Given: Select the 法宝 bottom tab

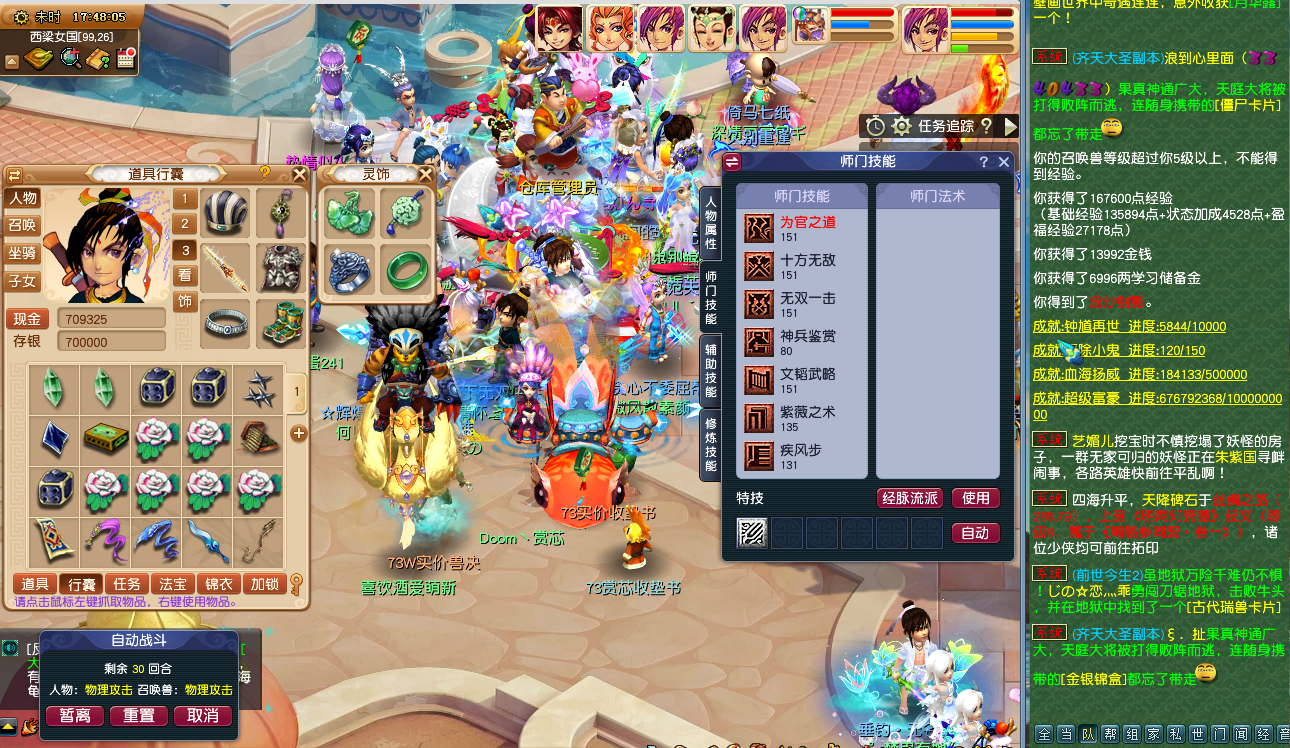Looking at the screenshot, I should (x=172, y=584).
